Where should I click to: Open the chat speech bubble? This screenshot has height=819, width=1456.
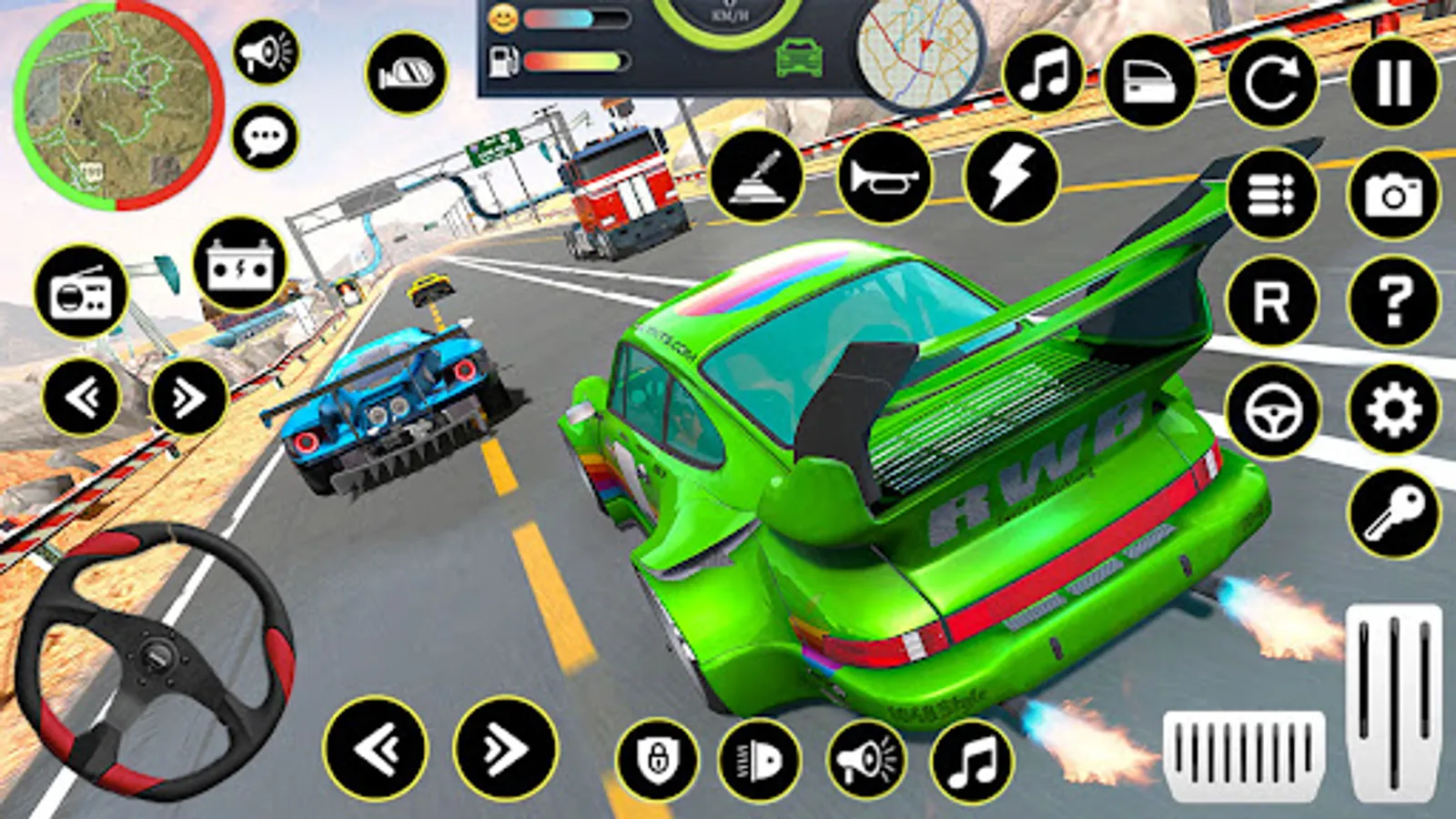coord(265,137)
